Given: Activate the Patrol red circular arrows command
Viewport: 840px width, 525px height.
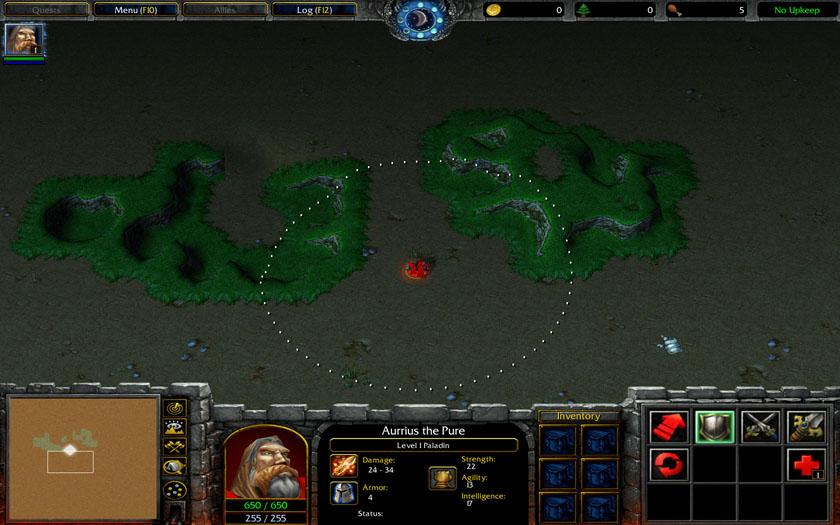Looking at the screenshot, I should 669,465.
